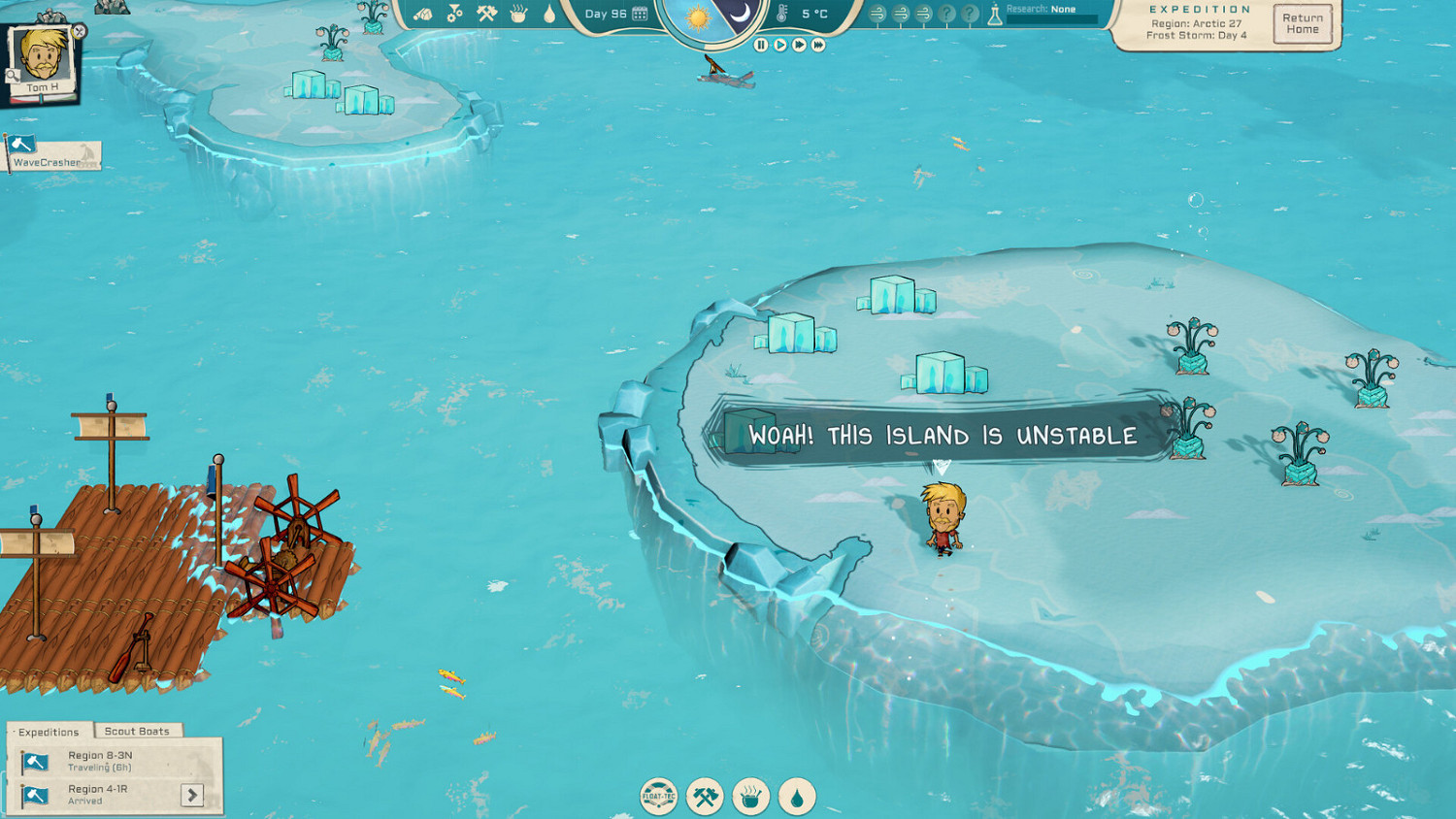Open the calendar icon next to Day 96
Image resolution: width=1456 pixels, height=819 pixels.
[639, 15]
